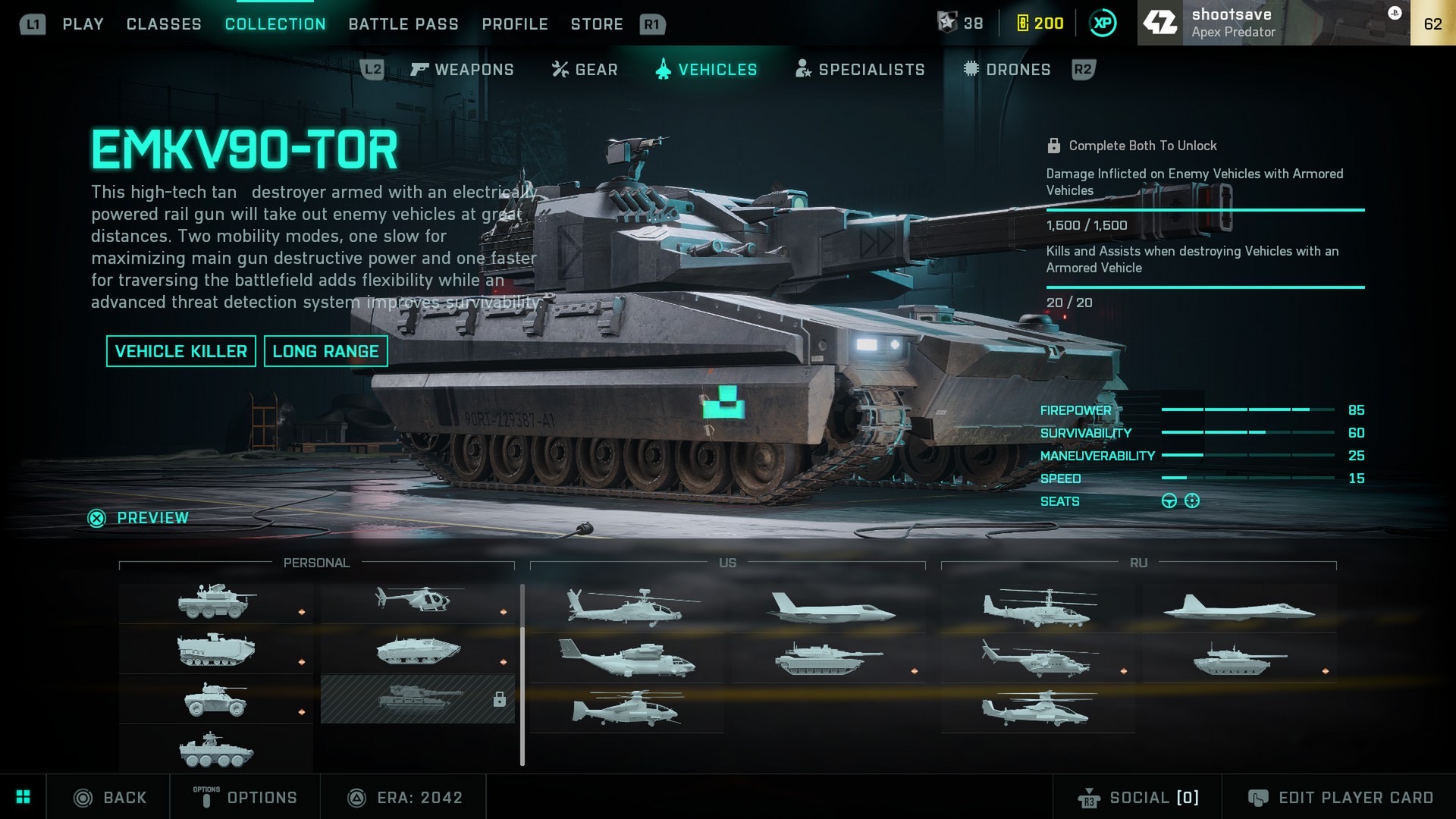The height and width of the screenshot is (819, 1456).
Task: Open the Store tab
Action: (597, 24)
